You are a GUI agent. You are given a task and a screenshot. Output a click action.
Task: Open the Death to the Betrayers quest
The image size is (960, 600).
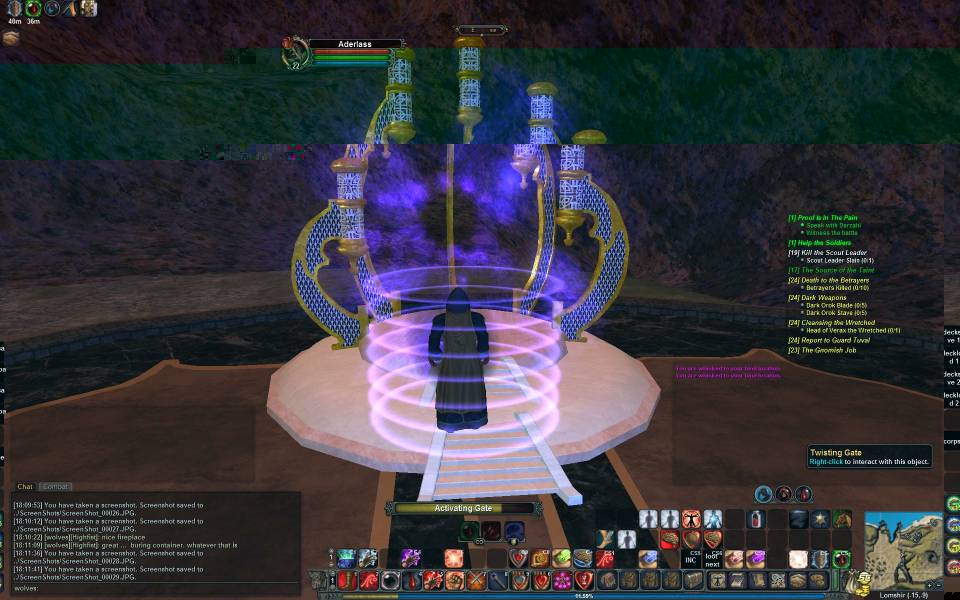coord(832,280)
